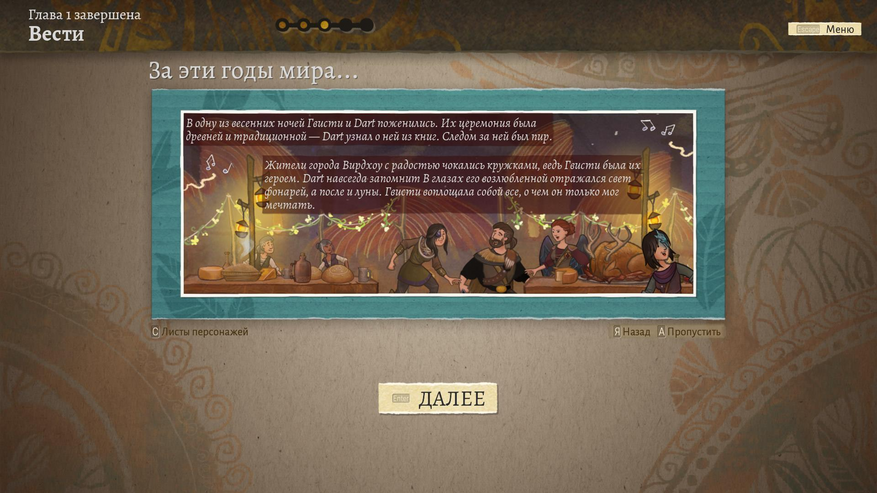Viewport: 877px width, 493px height.
Task: Skip the story with Пропустить
Action: tap(689, 332)
